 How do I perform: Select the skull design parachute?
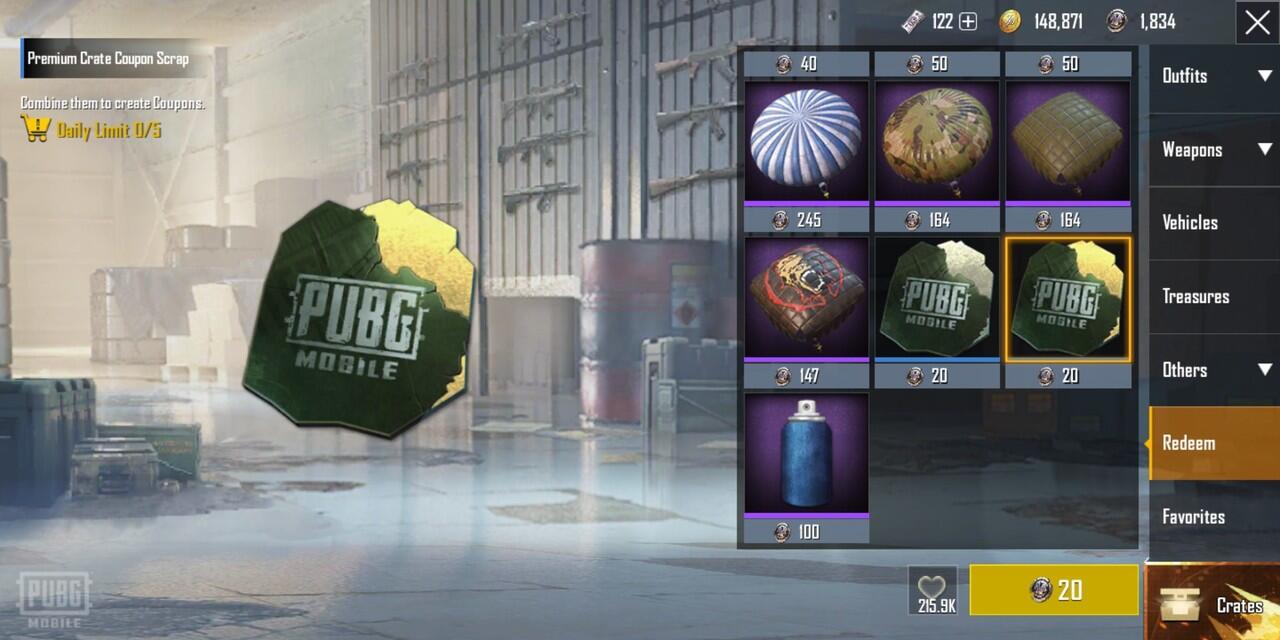coord(806,298)
